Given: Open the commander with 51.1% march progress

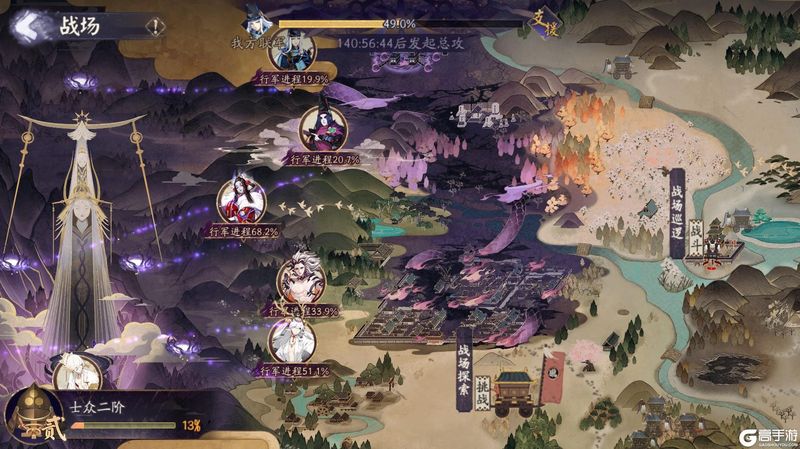Looking at the screenshot, I should click(x=293, y=338).
